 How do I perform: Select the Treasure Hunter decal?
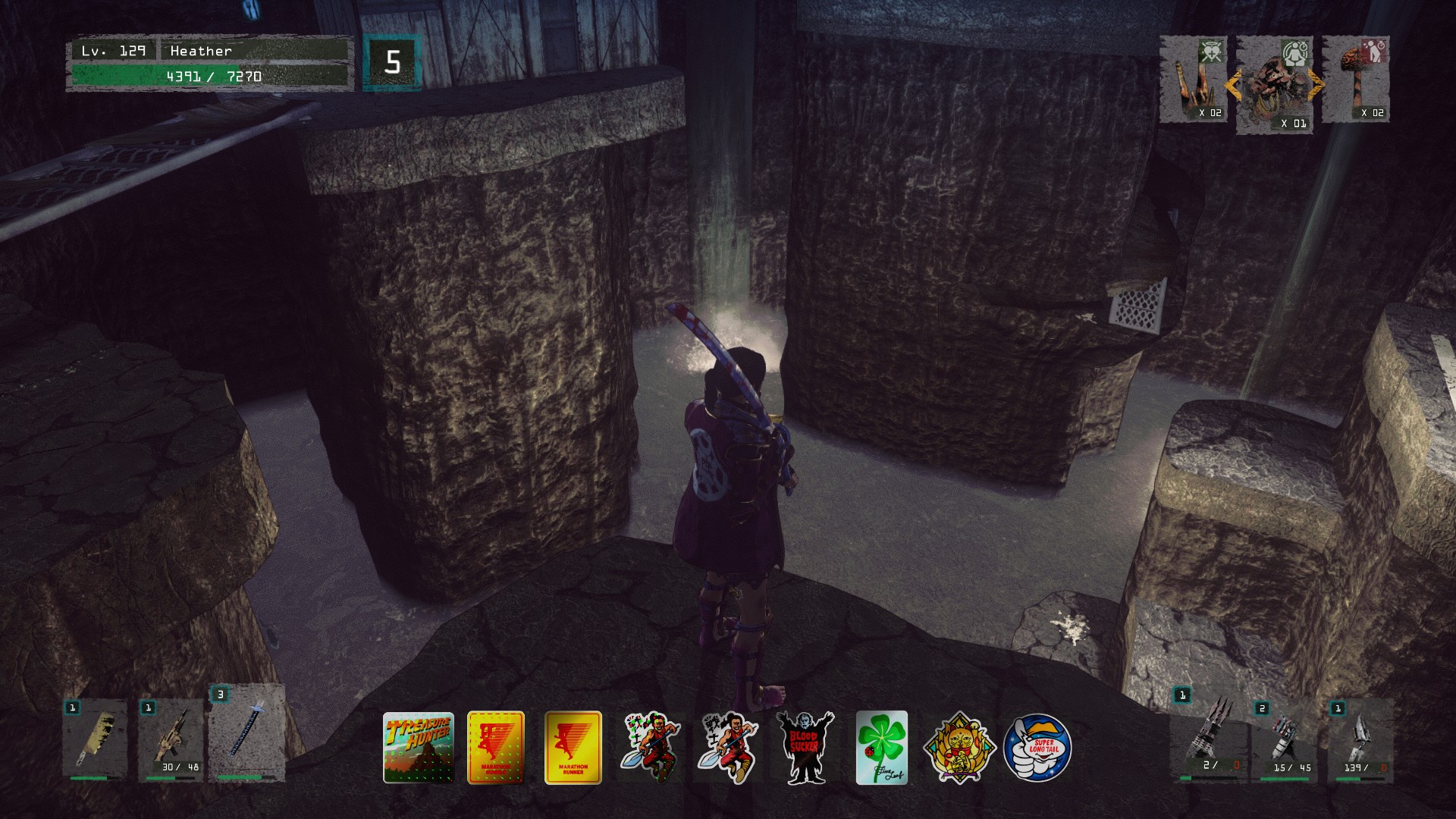(419, 748)
